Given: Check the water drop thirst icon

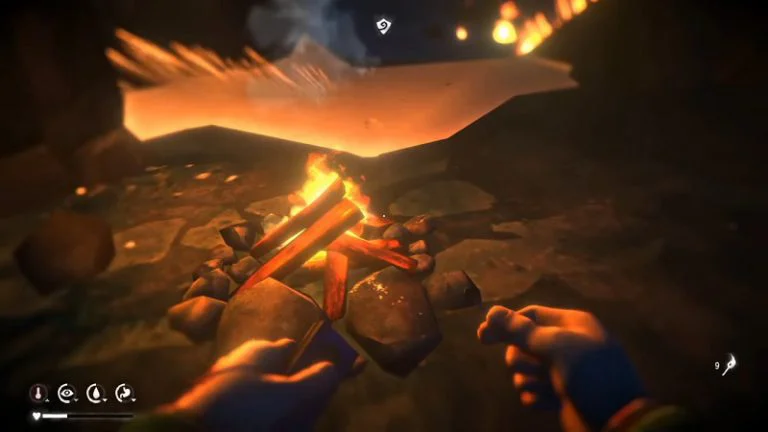Looking at the screenshot, I should (x=96, y=393).
